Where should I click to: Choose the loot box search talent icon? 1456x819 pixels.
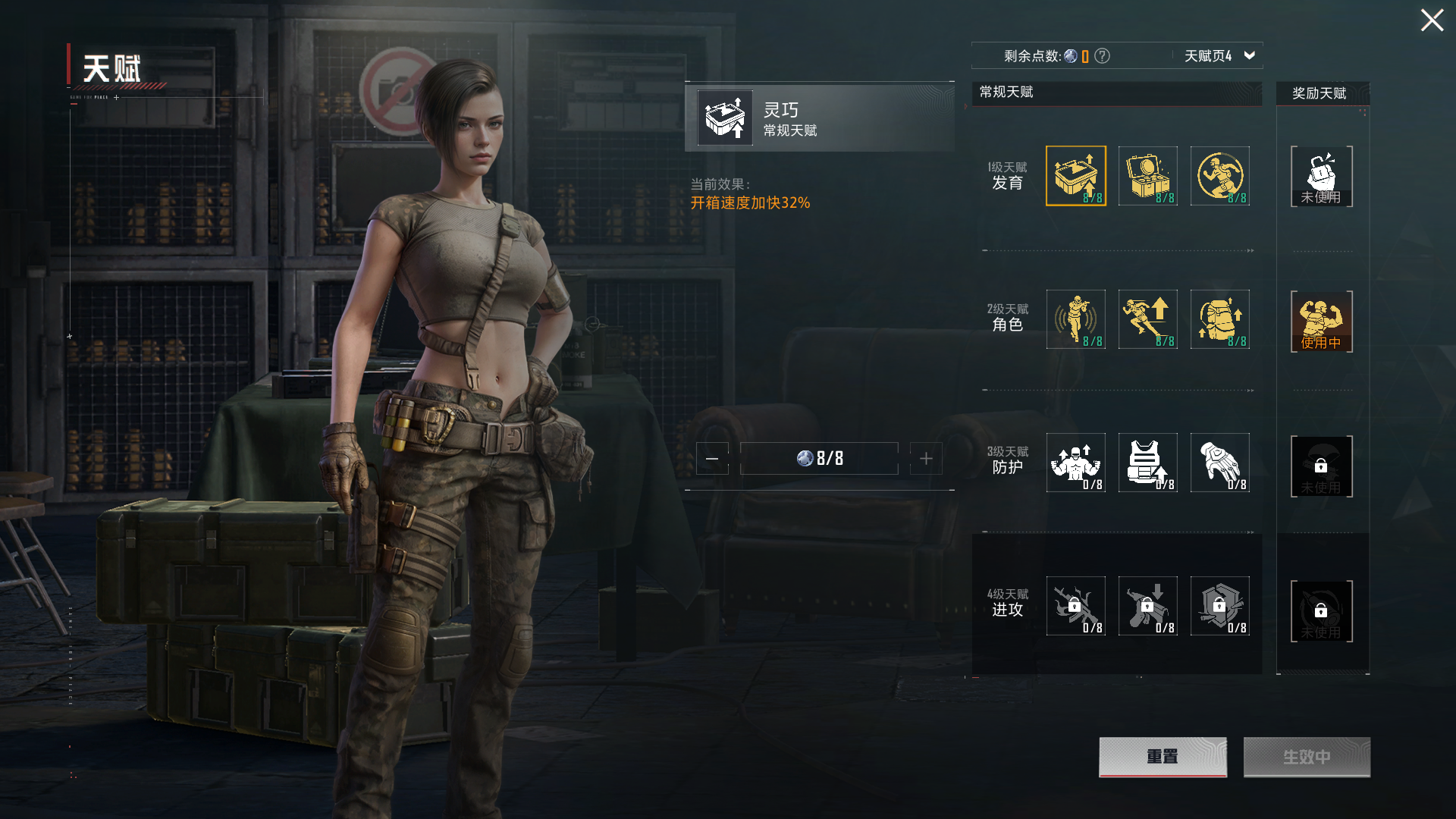pyautogui.click(x=1147, y=176)
